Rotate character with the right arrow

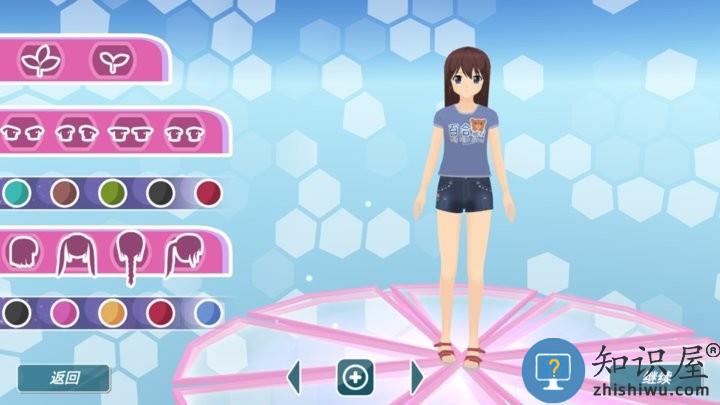417,377
